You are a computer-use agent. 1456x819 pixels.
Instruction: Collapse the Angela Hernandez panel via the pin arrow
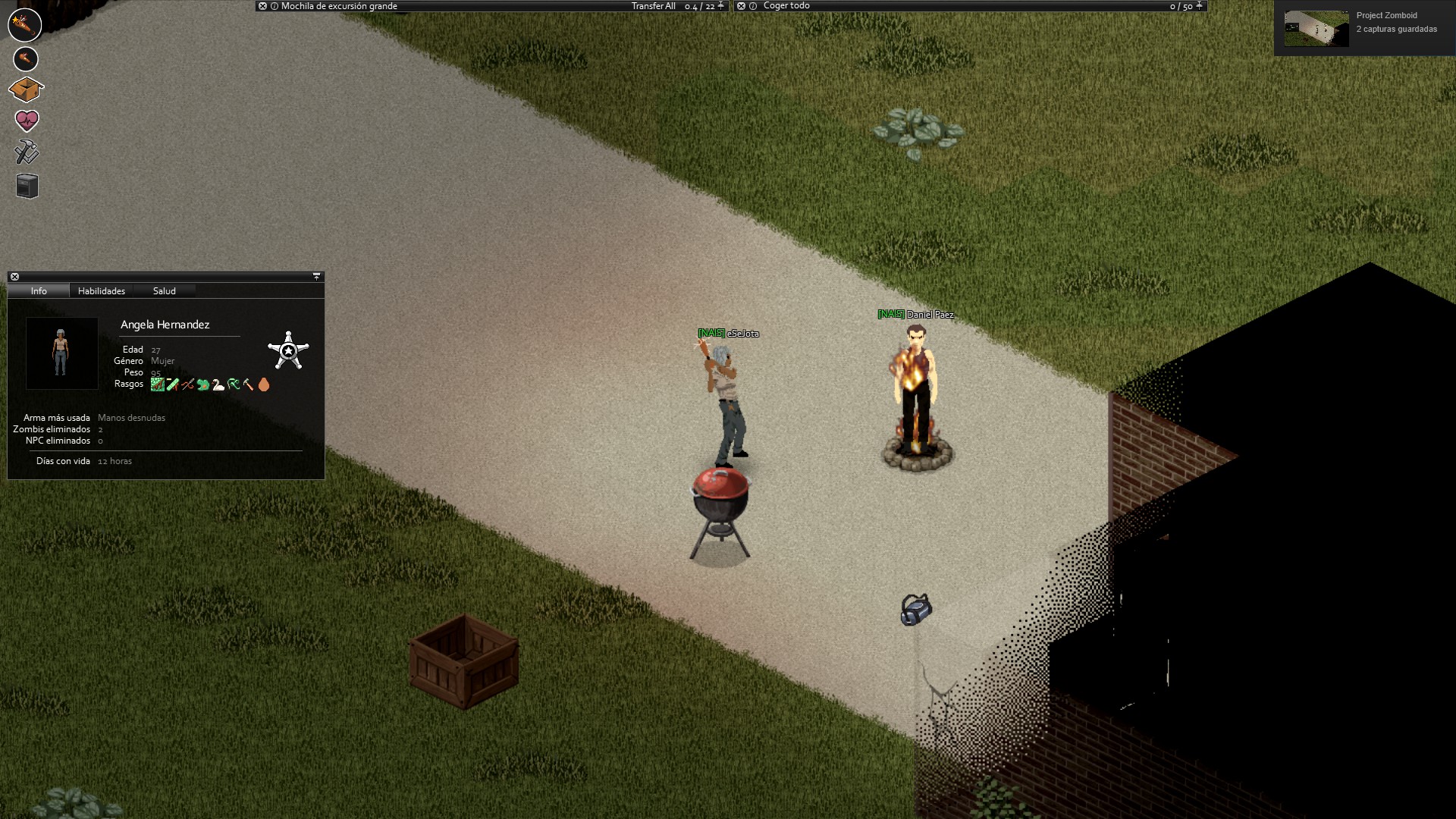click(316, 276)
